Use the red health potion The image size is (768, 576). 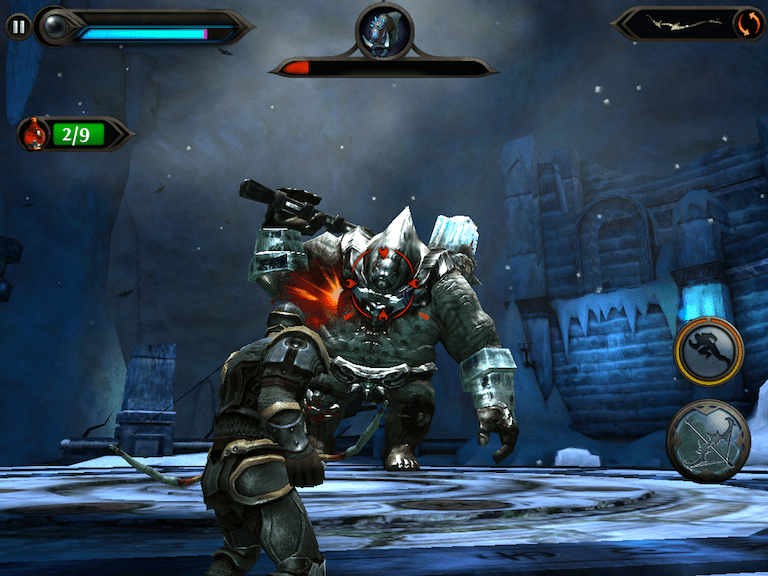(36, 133)
